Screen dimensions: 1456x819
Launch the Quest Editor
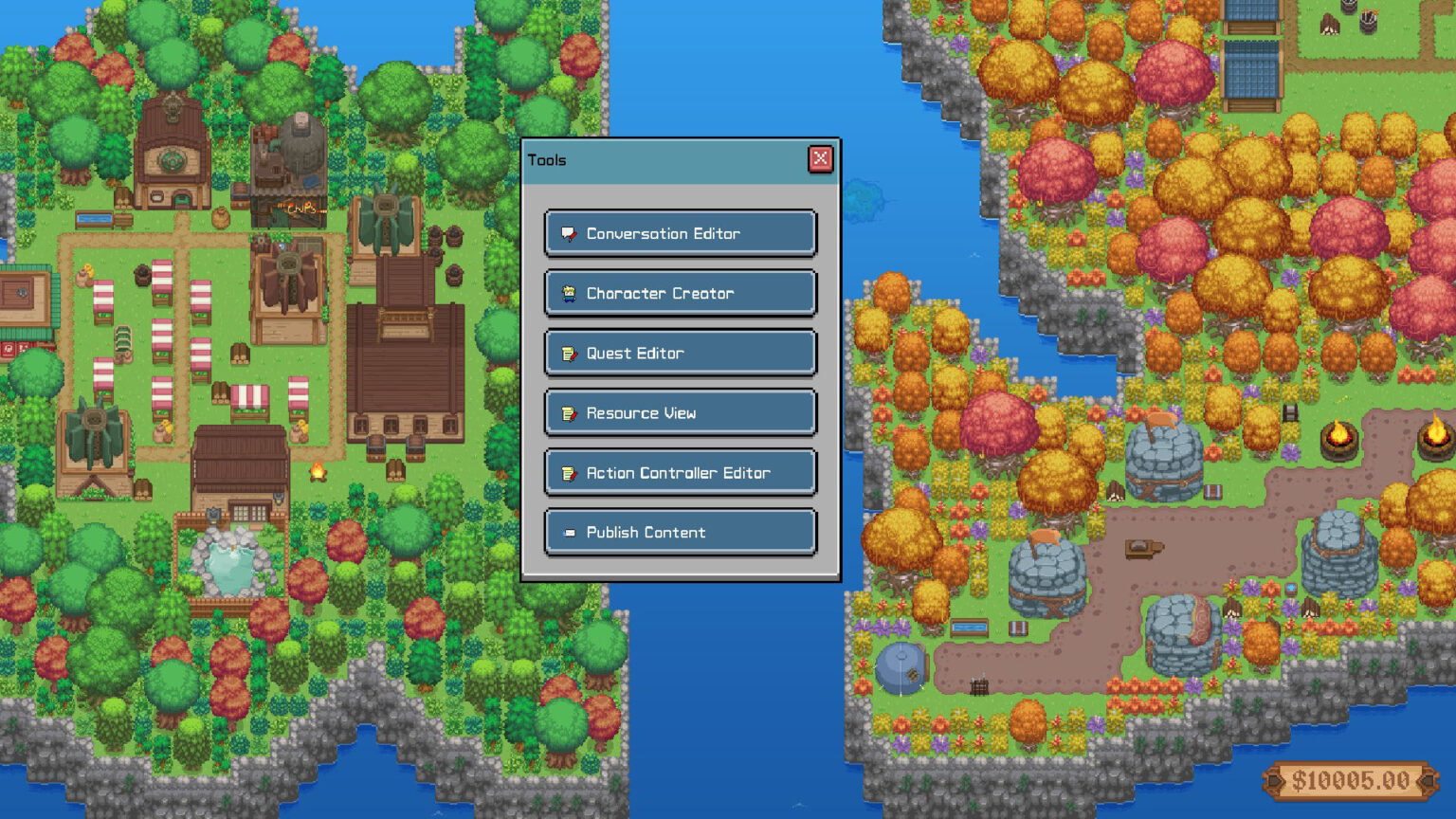[680, 353]
